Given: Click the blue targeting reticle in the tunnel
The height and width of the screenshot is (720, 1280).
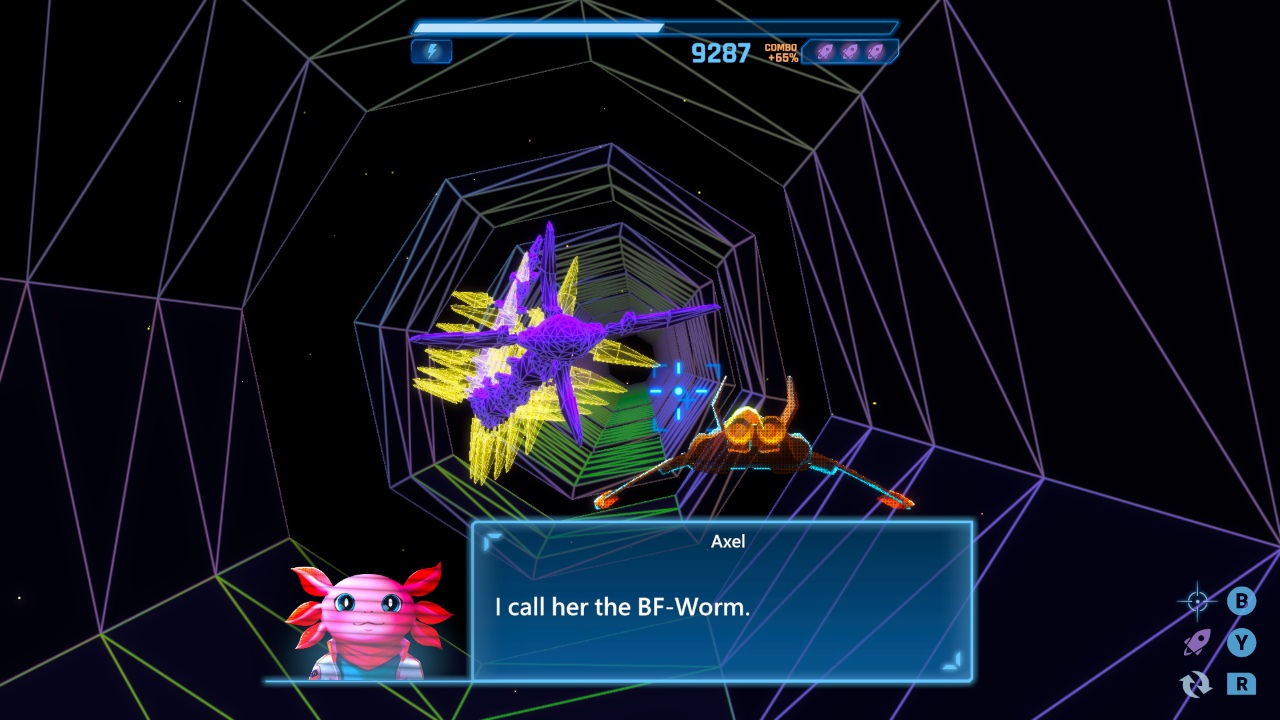Looking at the screenshot, I should click(676, 392).
